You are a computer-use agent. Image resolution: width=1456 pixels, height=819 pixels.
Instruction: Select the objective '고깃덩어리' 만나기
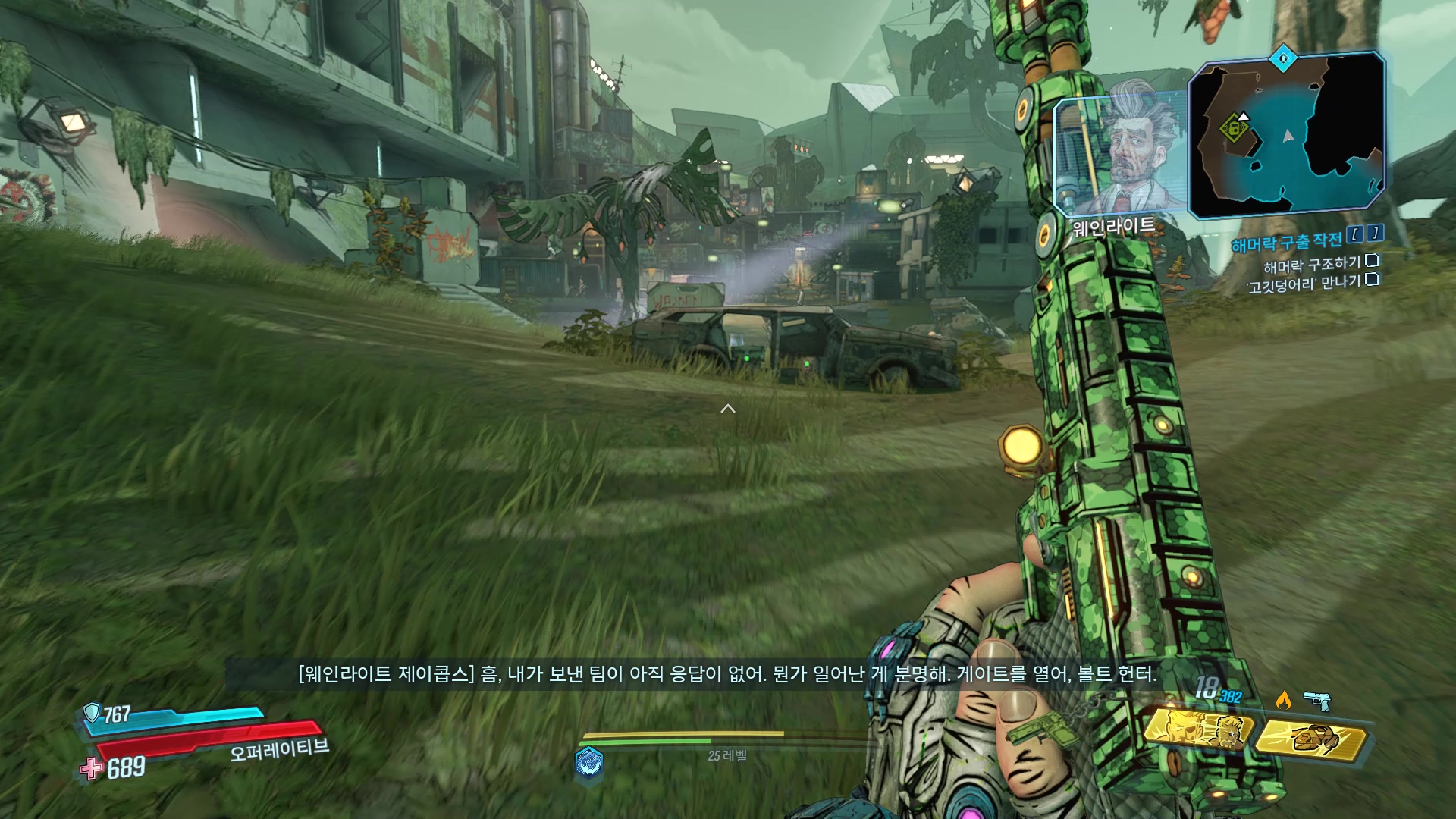1303,284
